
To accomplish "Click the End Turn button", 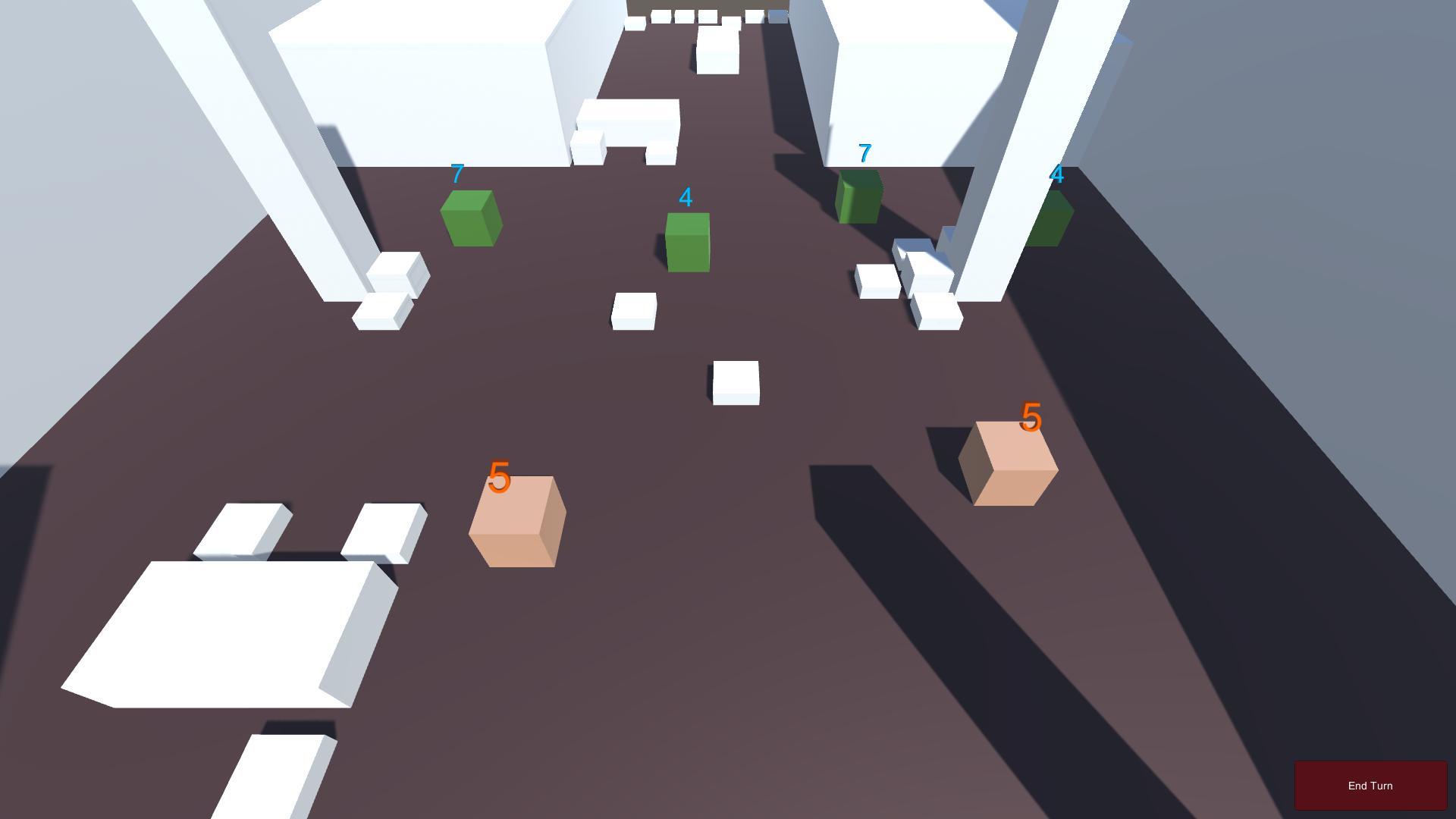I will pyautogui.click(x=1370, y=785).
